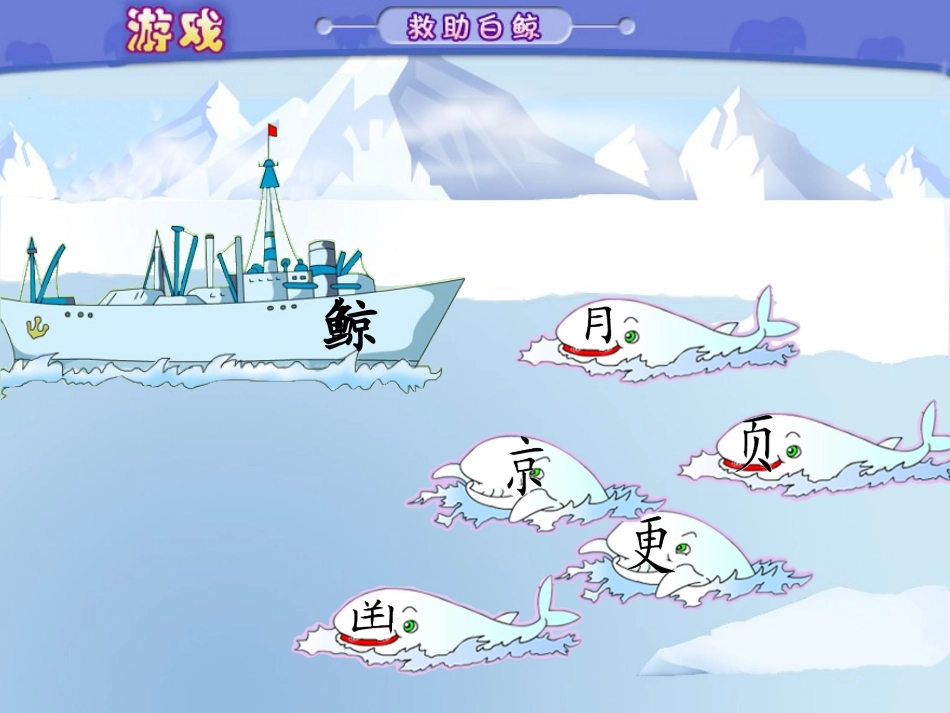This screenshot has height=713, width=950.
Task: Choose the whale carrying 京
Action: (x=527, y=468)
